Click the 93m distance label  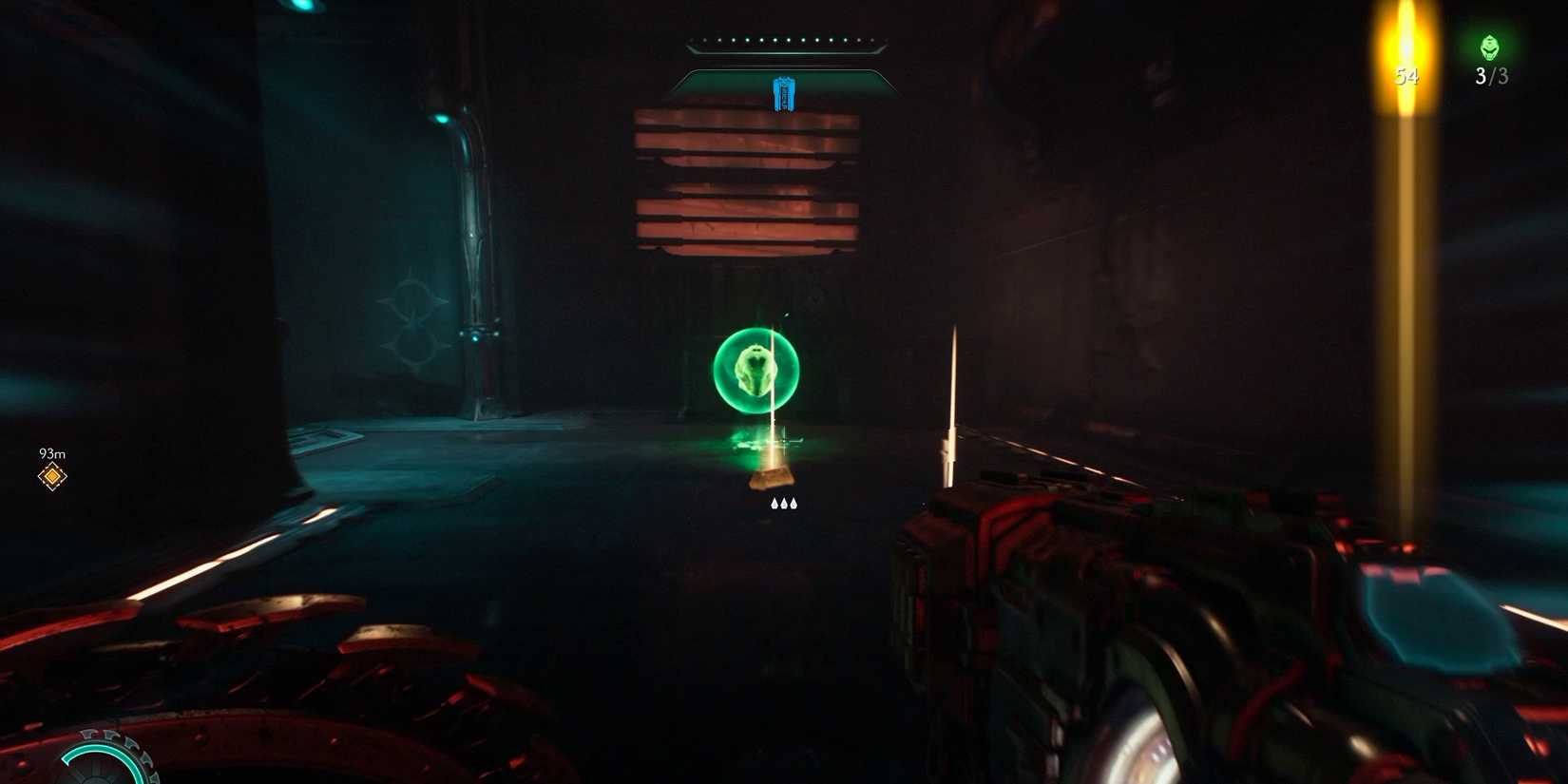(51, 453)
